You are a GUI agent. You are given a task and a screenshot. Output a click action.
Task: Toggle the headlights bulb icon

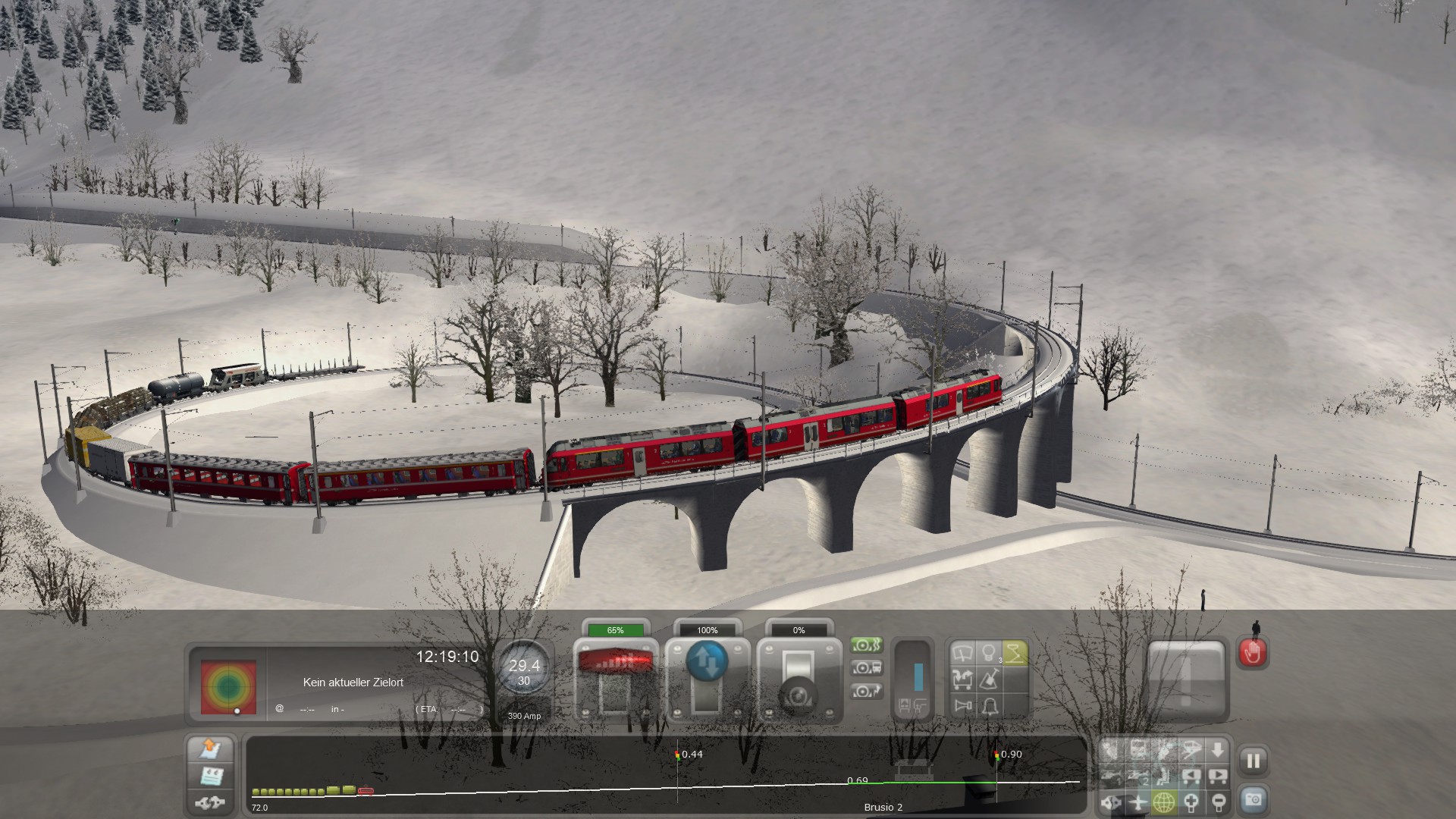point(988,653)
